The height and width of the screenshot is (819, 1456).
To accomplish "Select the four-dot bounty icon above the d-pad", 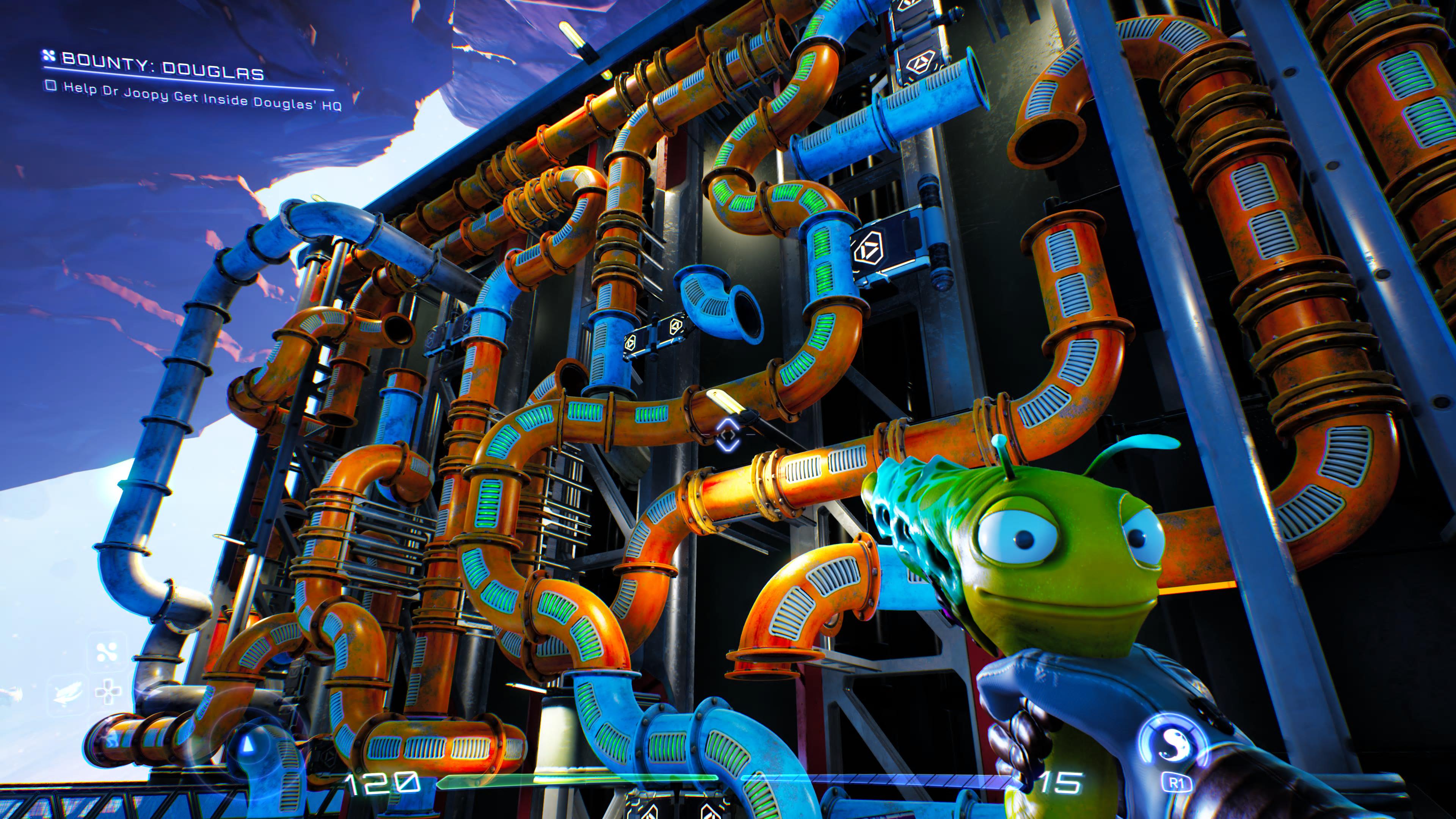I will [106, 652].
